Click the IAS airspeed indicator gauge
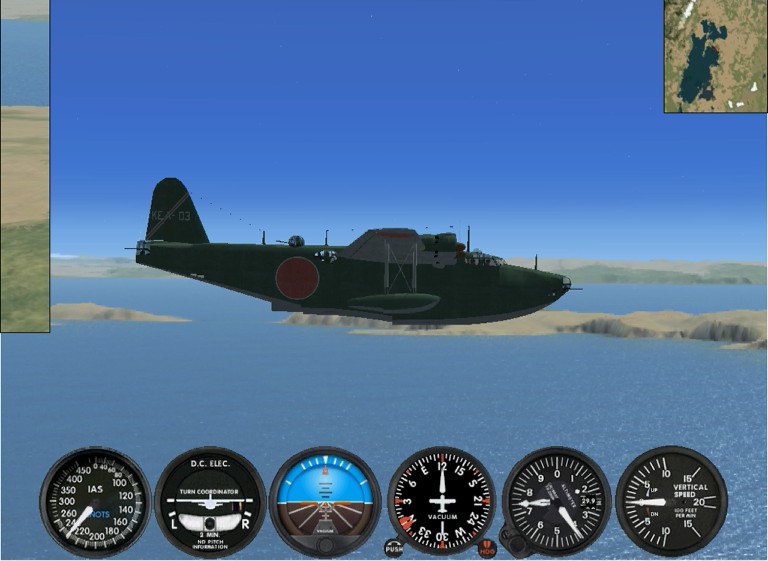This screenshot has width=768, height=561. pos(95,501)
